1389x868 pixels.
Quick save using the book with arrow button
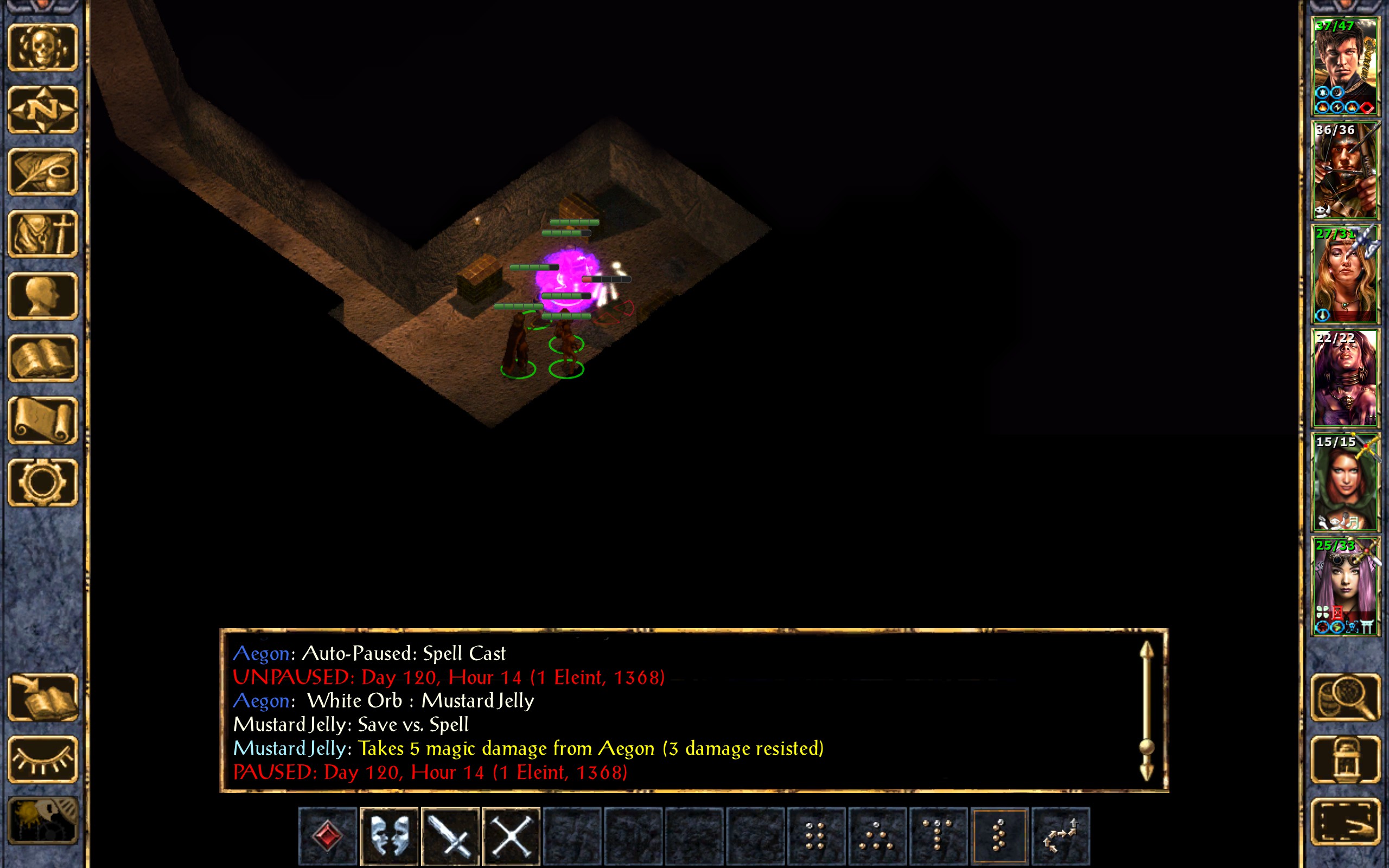click(43, 698)
